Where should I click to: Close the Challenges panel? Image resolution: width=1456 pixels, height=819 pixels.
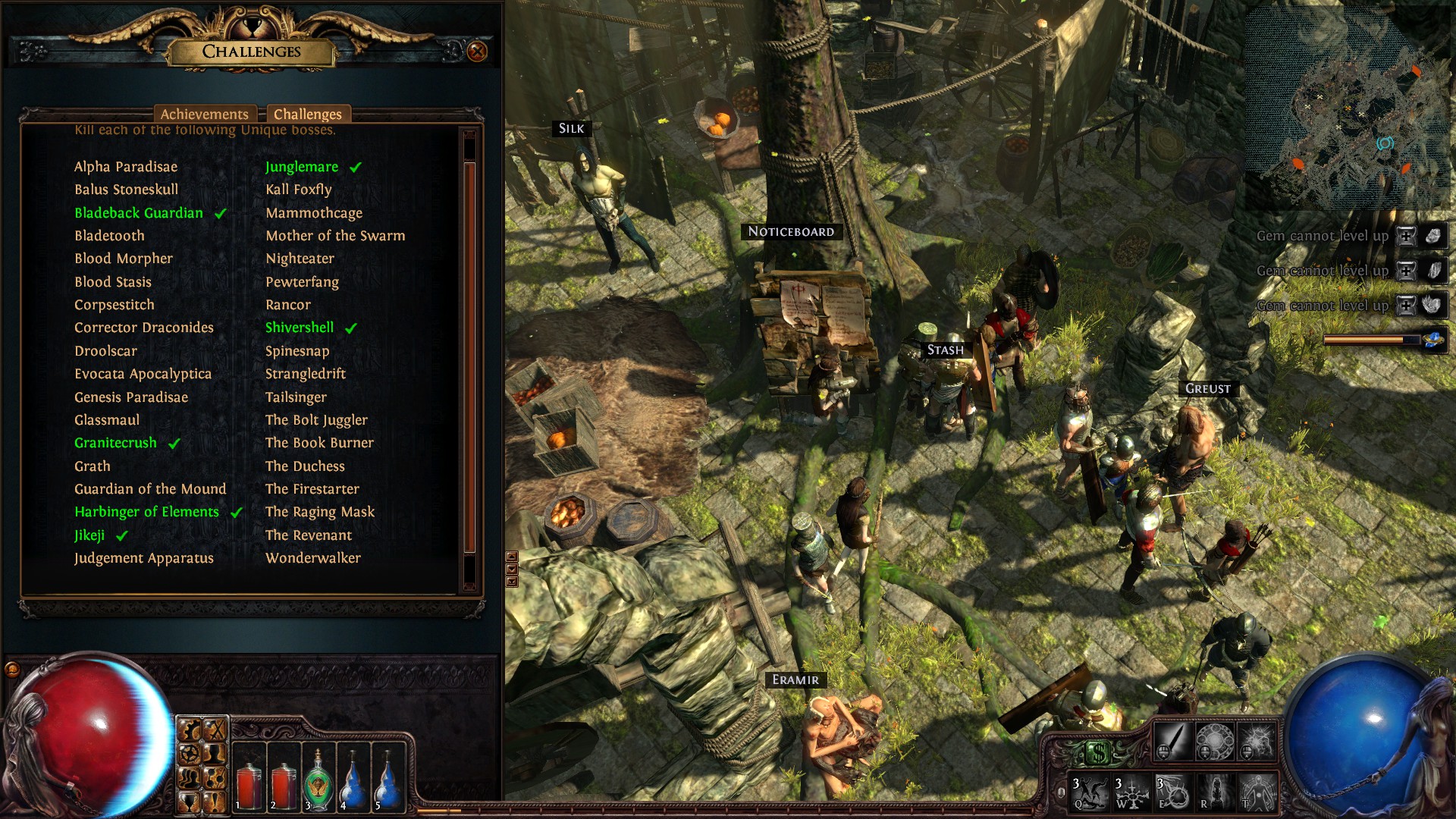tap(477, 52)
